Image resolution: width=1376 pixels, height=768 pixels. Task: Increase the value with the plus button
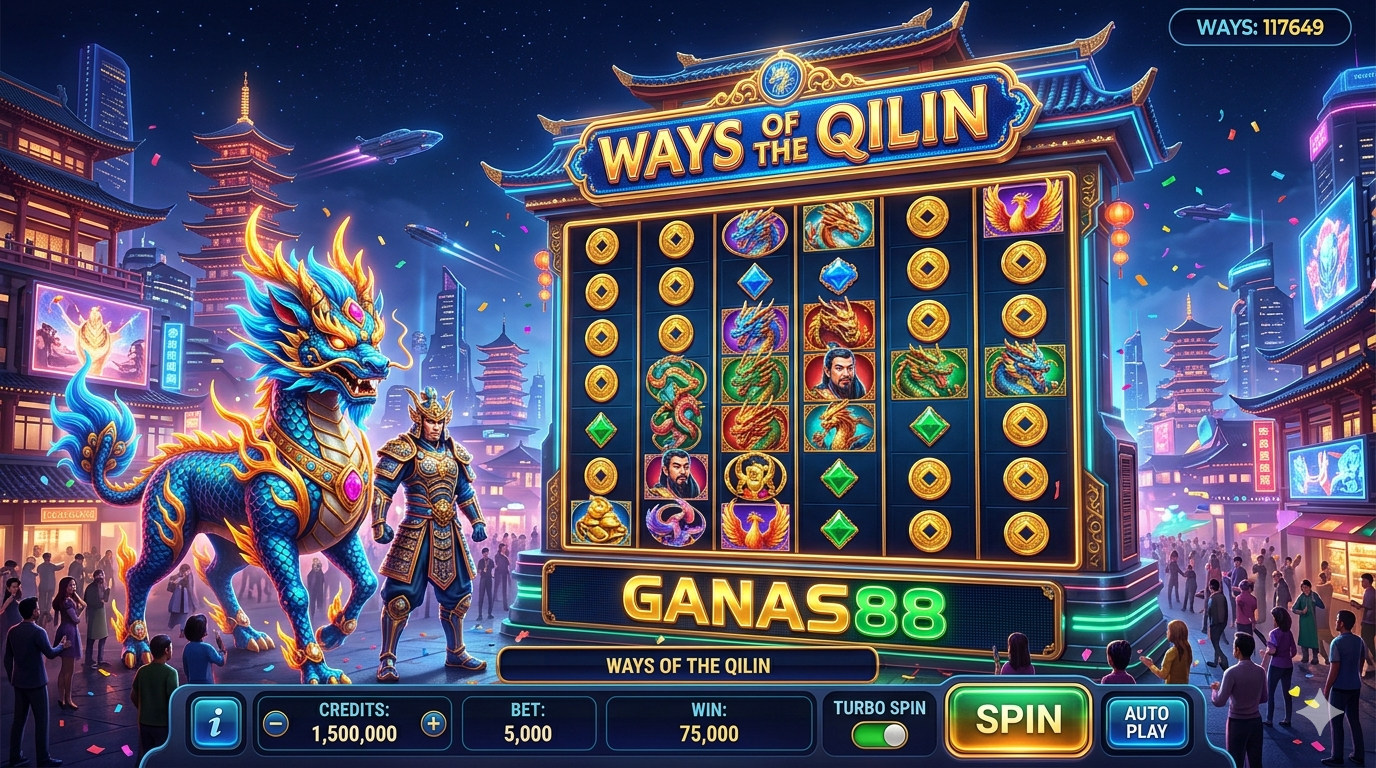coord(433,723)
